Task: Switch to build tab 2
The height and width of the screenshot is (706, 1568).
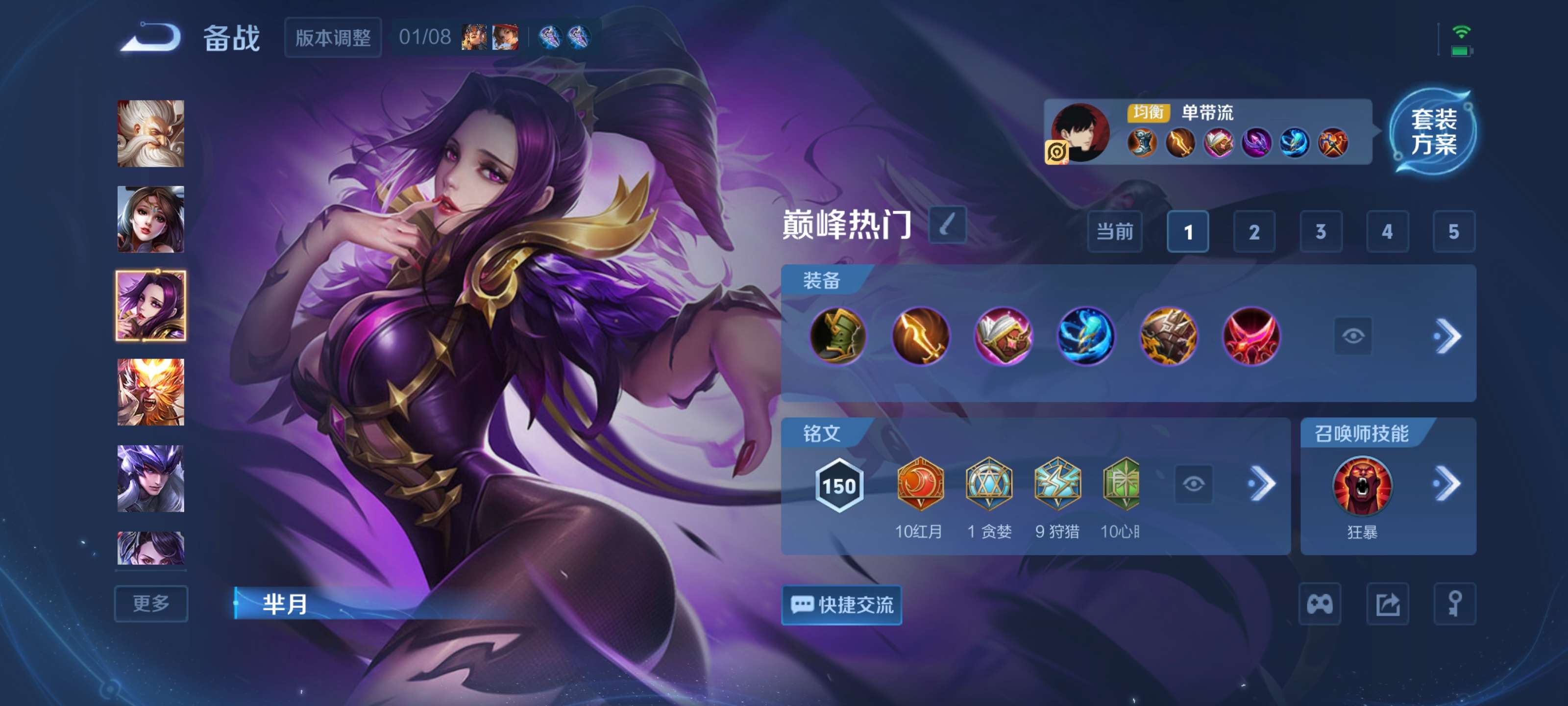Action: pyautogui.click(x=1255, y=231)
